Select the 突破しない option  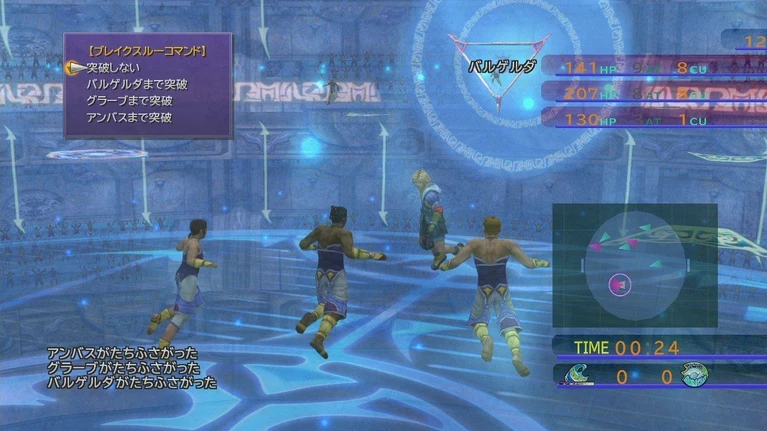[x=114, y=68]
